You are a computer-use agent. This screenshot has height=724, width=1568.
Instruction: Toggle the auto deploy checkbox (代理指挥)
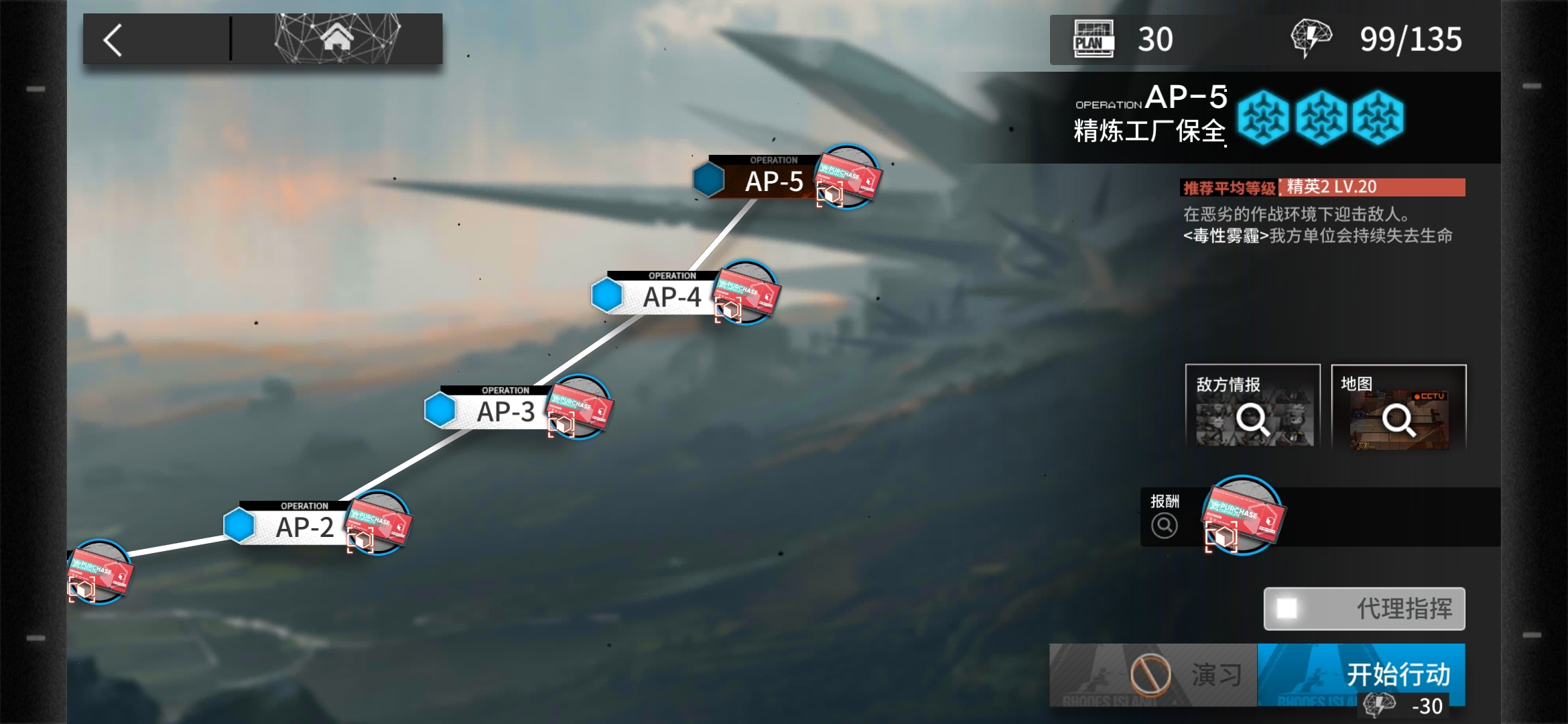coord(1287,609)
